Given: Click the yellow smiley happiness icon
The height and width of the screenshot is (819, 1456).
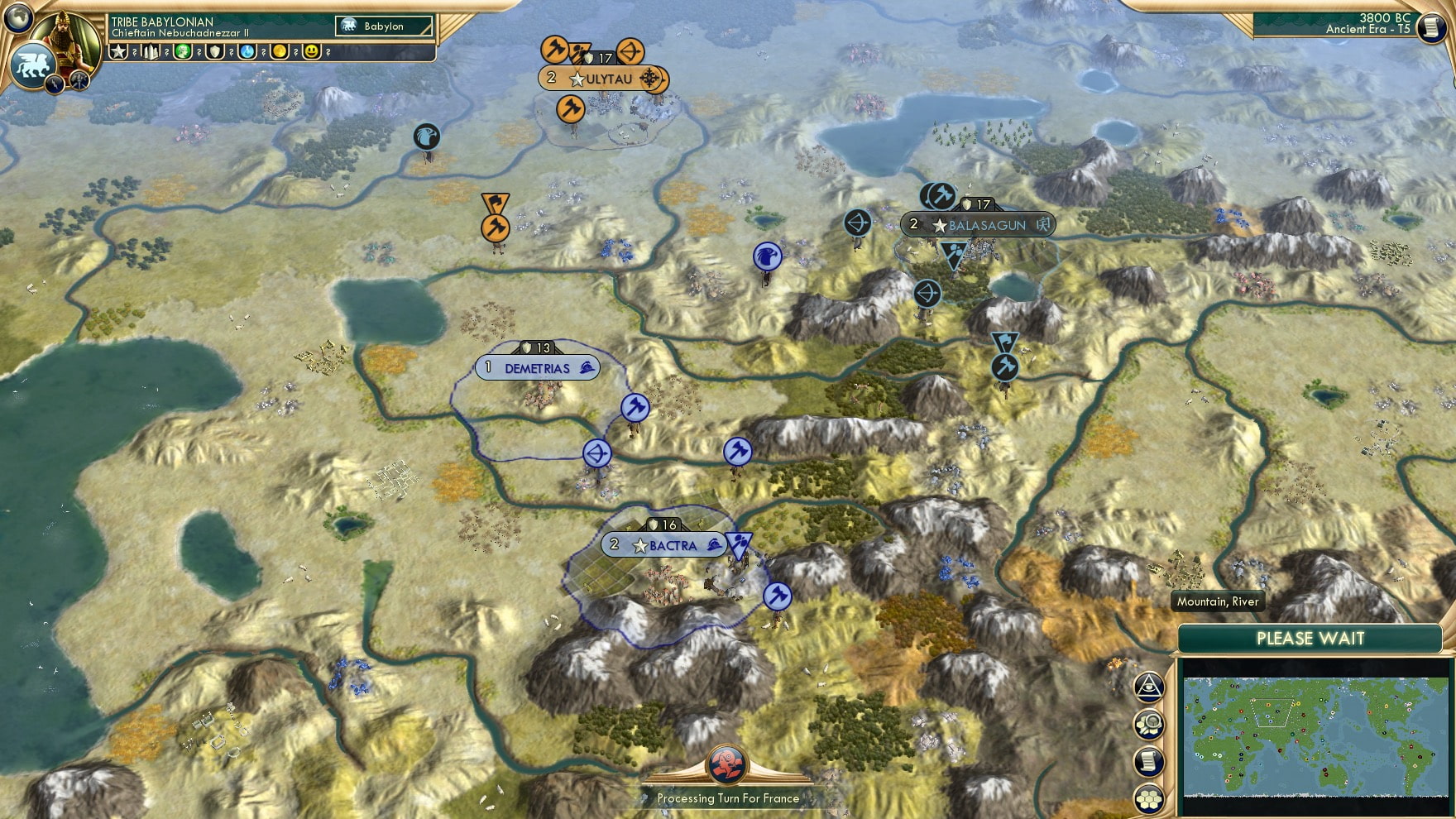Looking at the screenshot, I should point(311,52).
